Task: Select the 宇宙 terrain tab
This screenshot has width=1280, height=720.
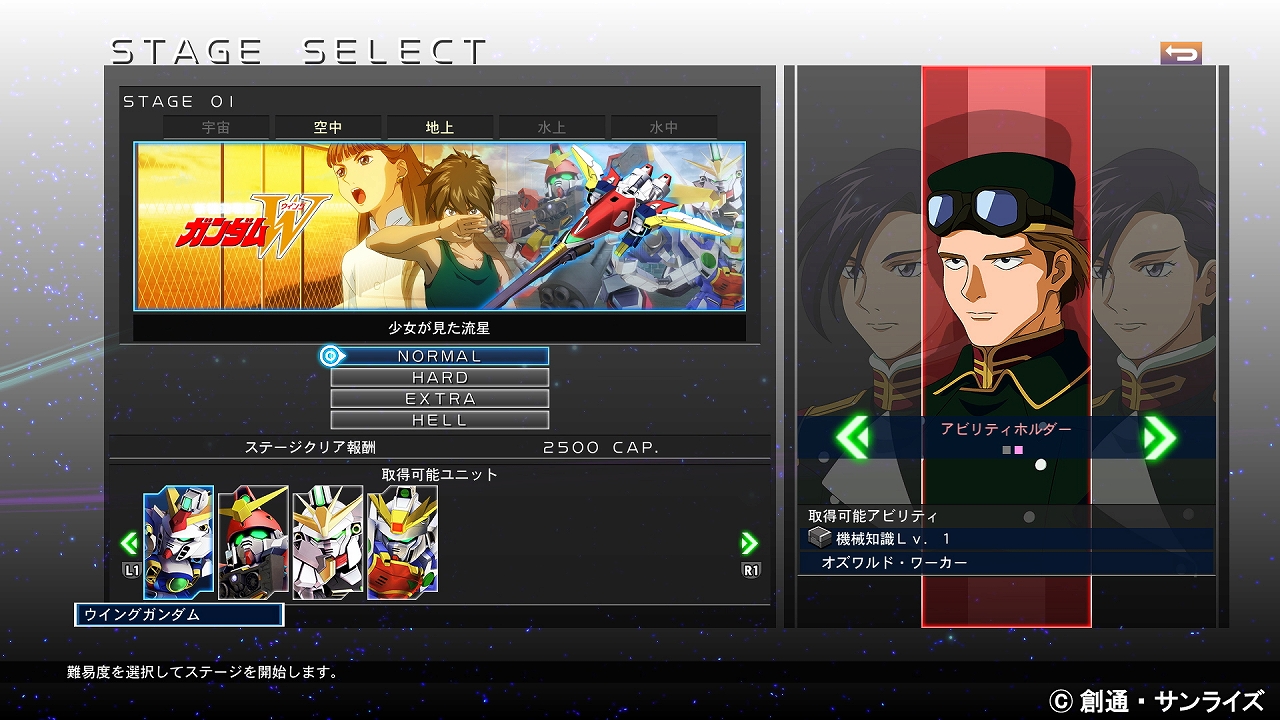Action: (x=216, y=128)
